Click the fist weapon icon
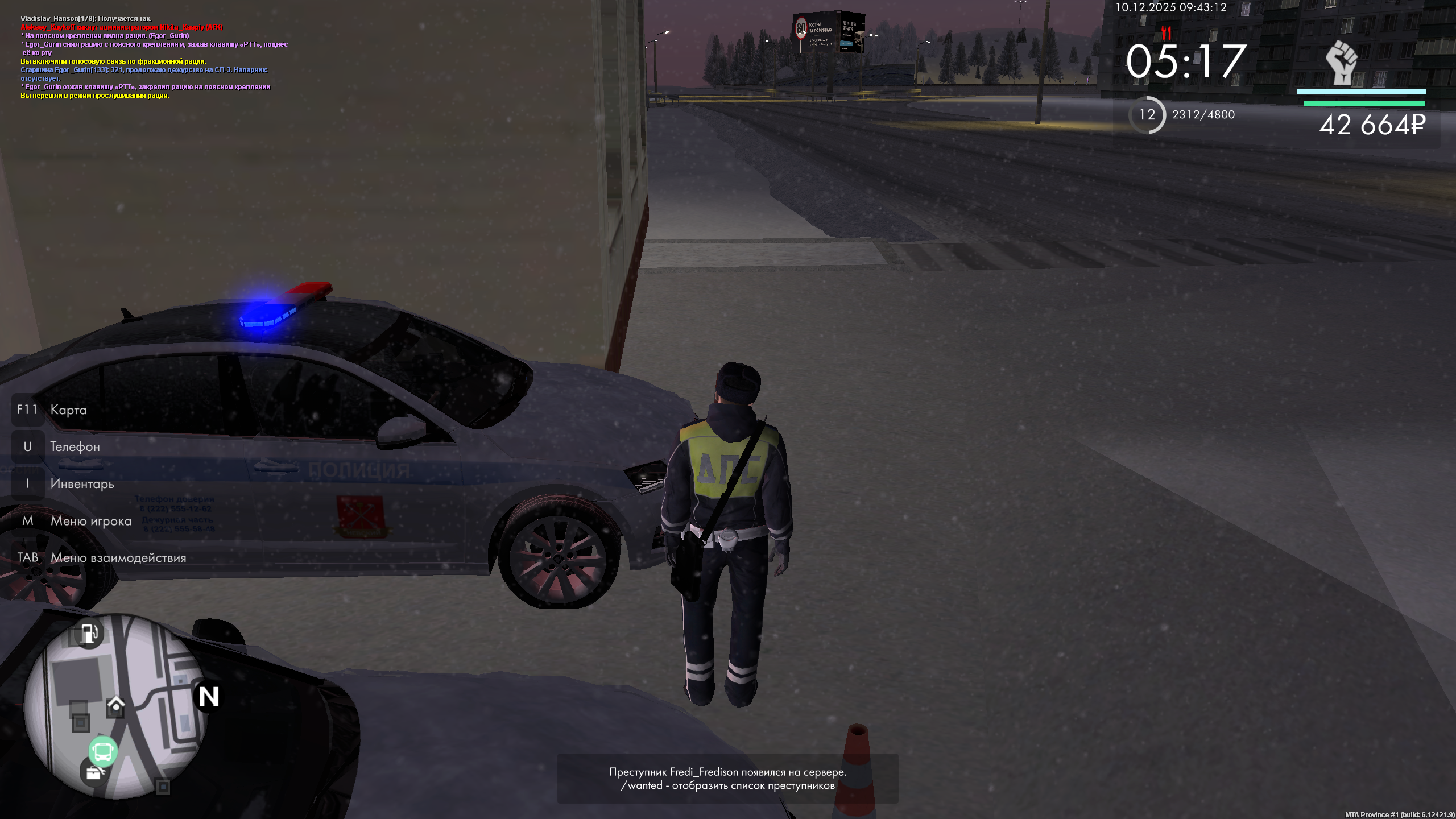The height and width of the screenshot is (819, 1456). click(x=1342, y=61)
